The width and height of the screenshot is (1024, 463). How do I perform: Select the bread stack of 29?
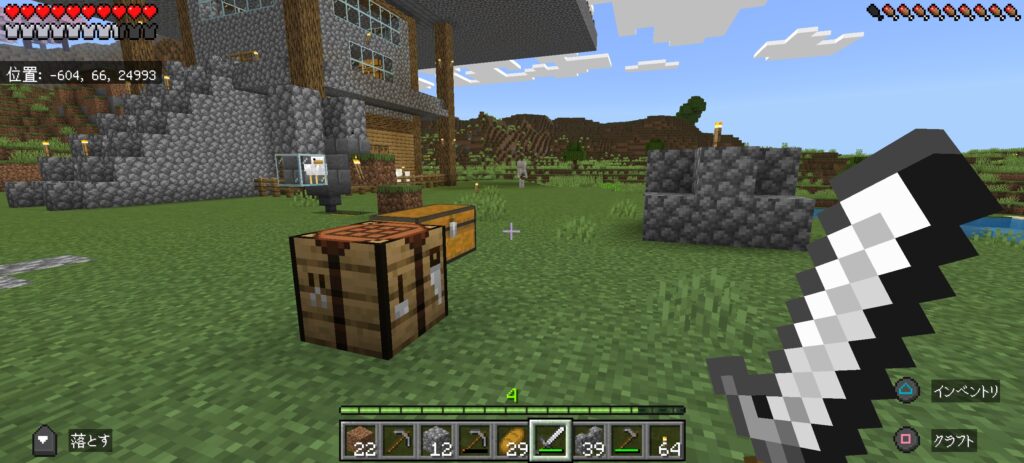(511, 441)
